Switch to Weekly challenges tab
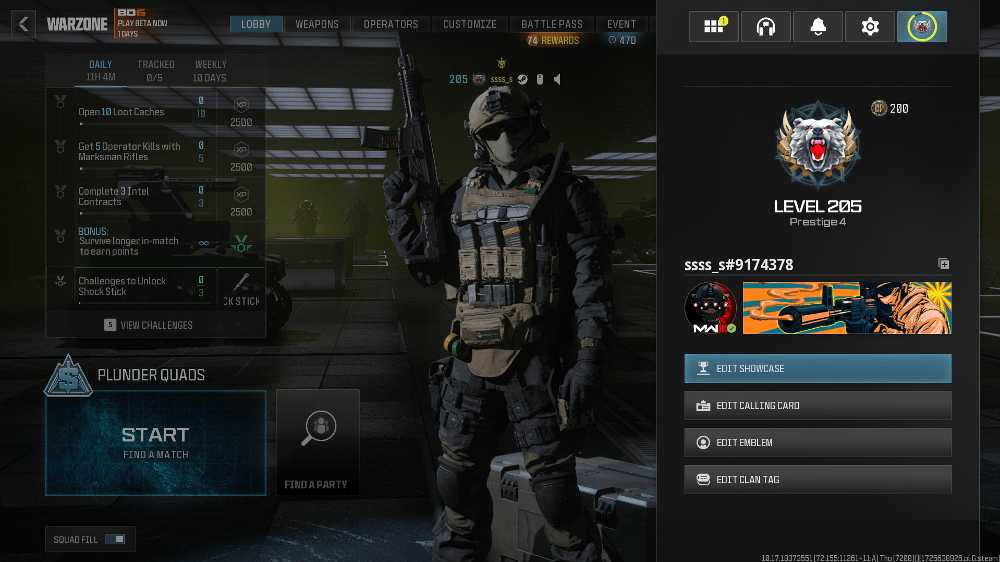Viewport: 1000px width, 562px height. pyautogui.click(x=210, y=70)
